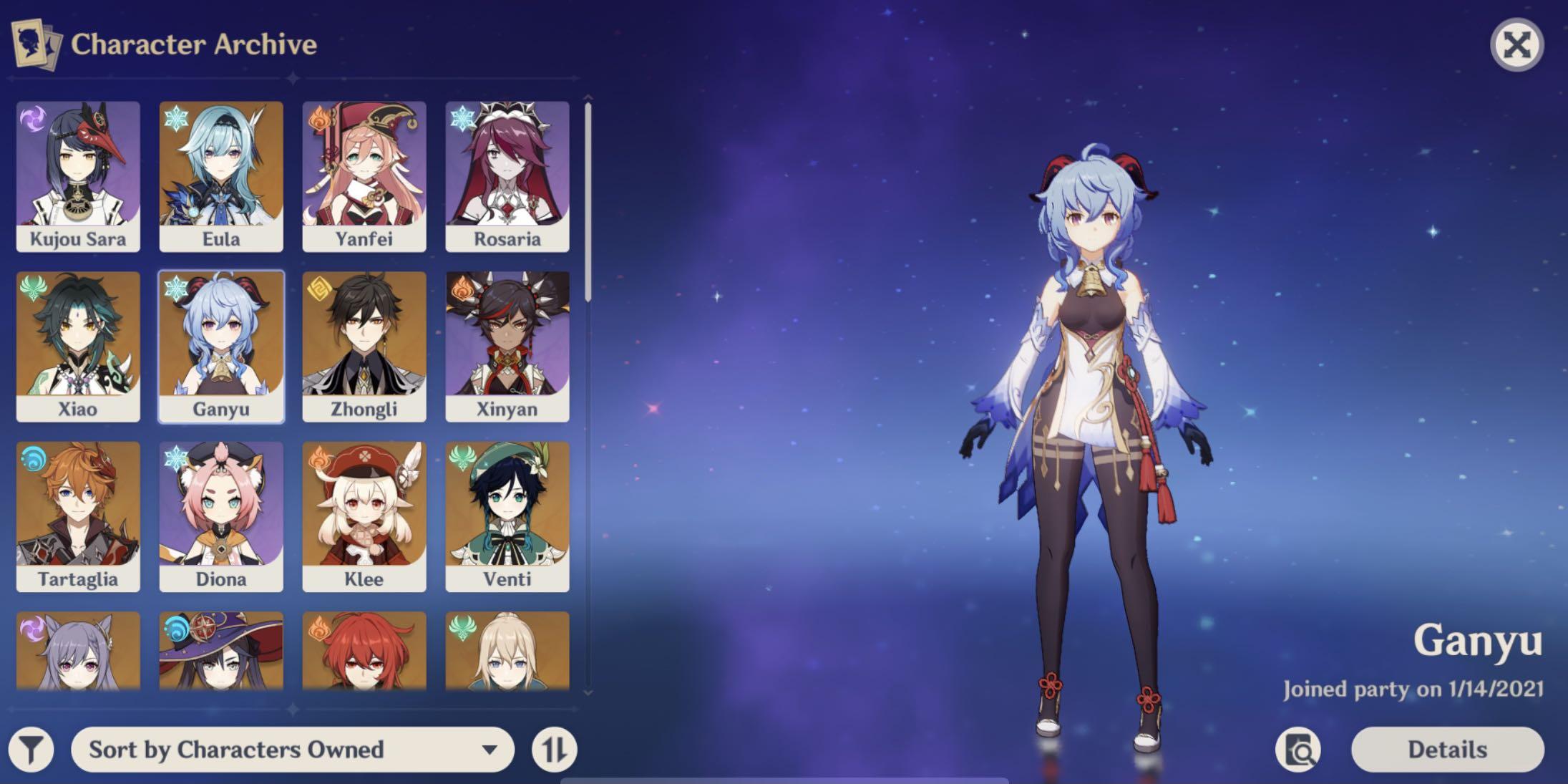
Task: Select Venti's portrait card
Action: (x=507, y=516)
